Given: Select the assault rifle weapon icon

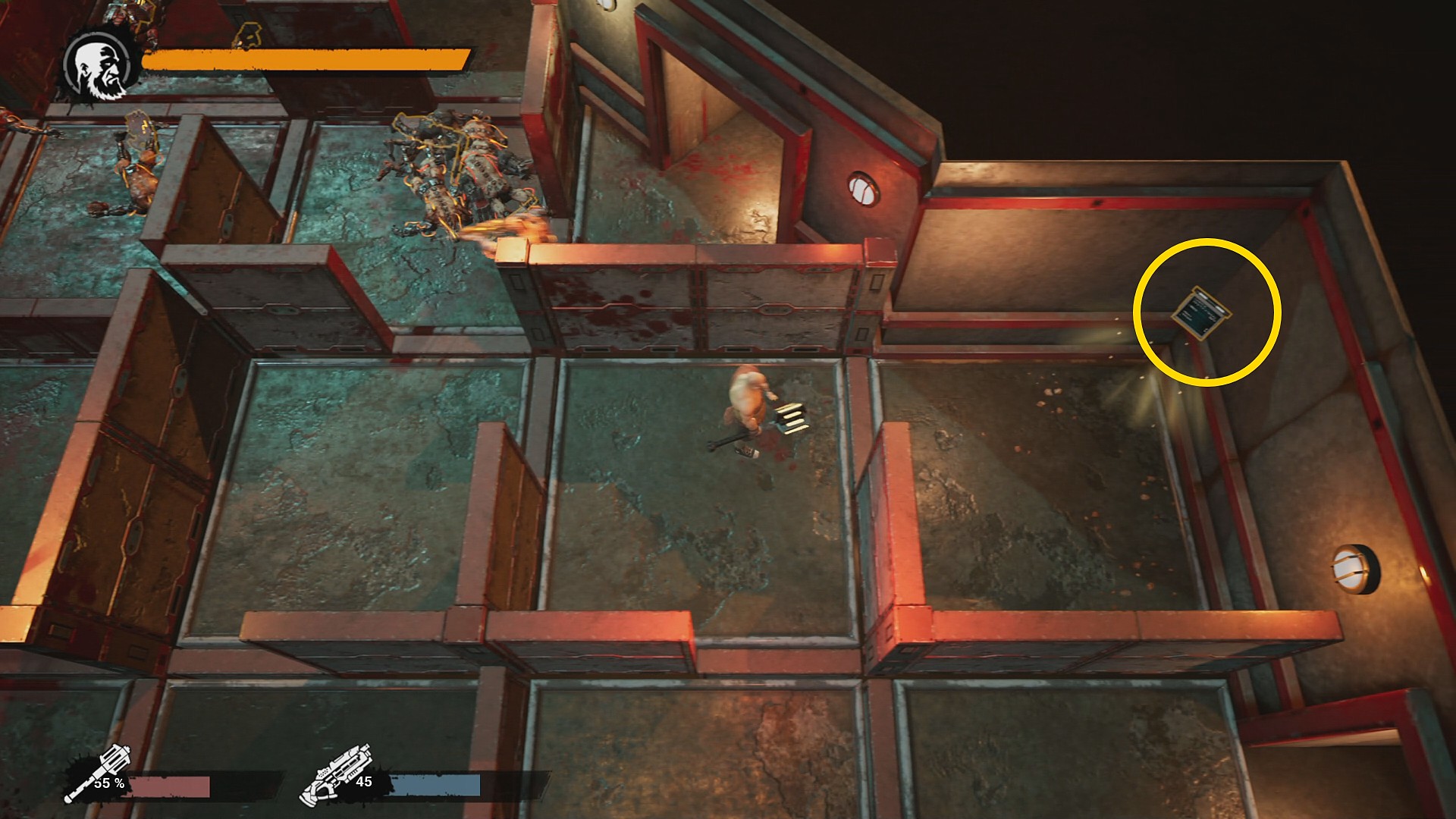Looking at the screenshot, I should coord(336,774).
